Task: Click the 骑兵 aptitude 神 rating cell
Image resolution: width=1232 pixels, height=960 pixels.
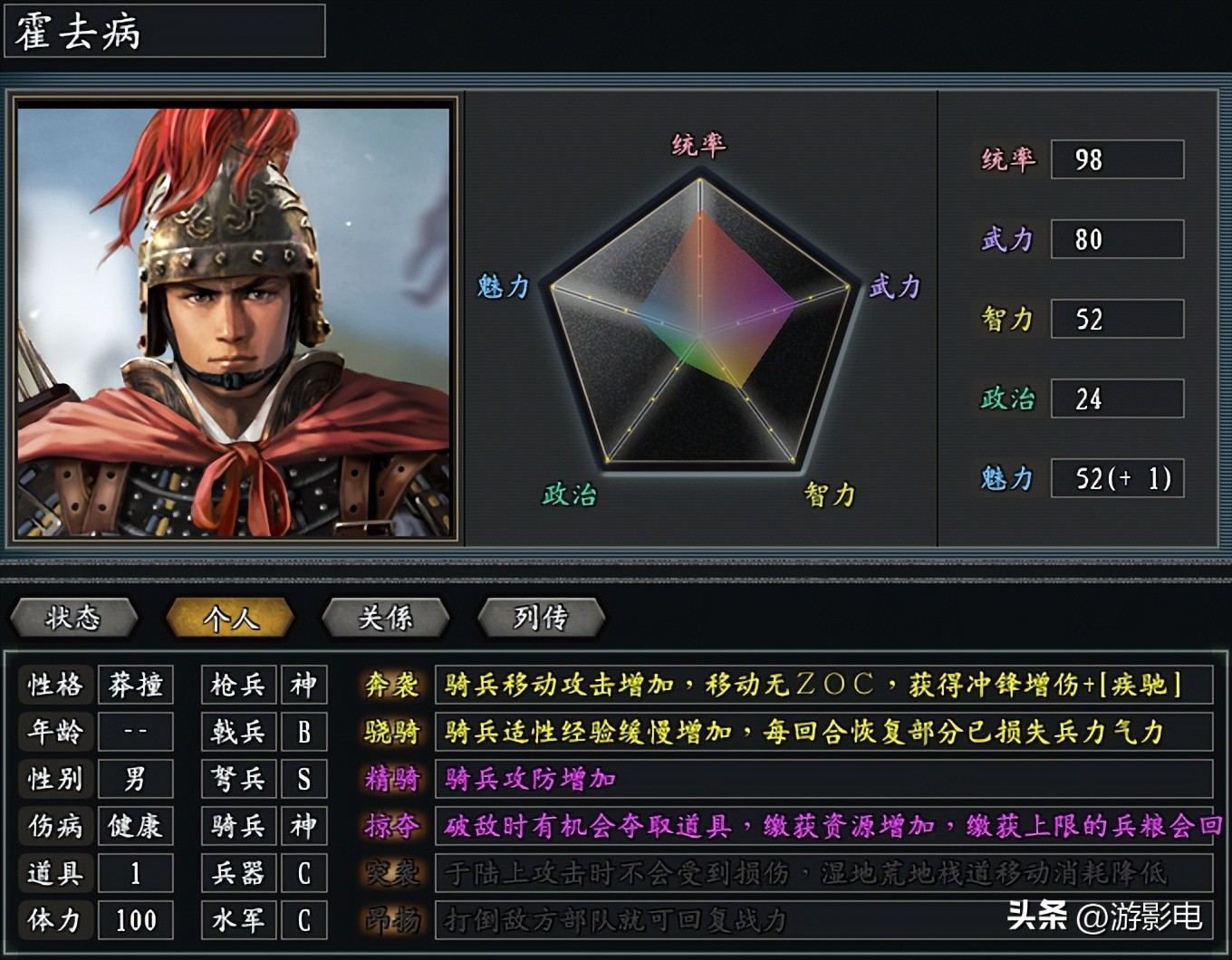Action: click(x=303, y=825)
